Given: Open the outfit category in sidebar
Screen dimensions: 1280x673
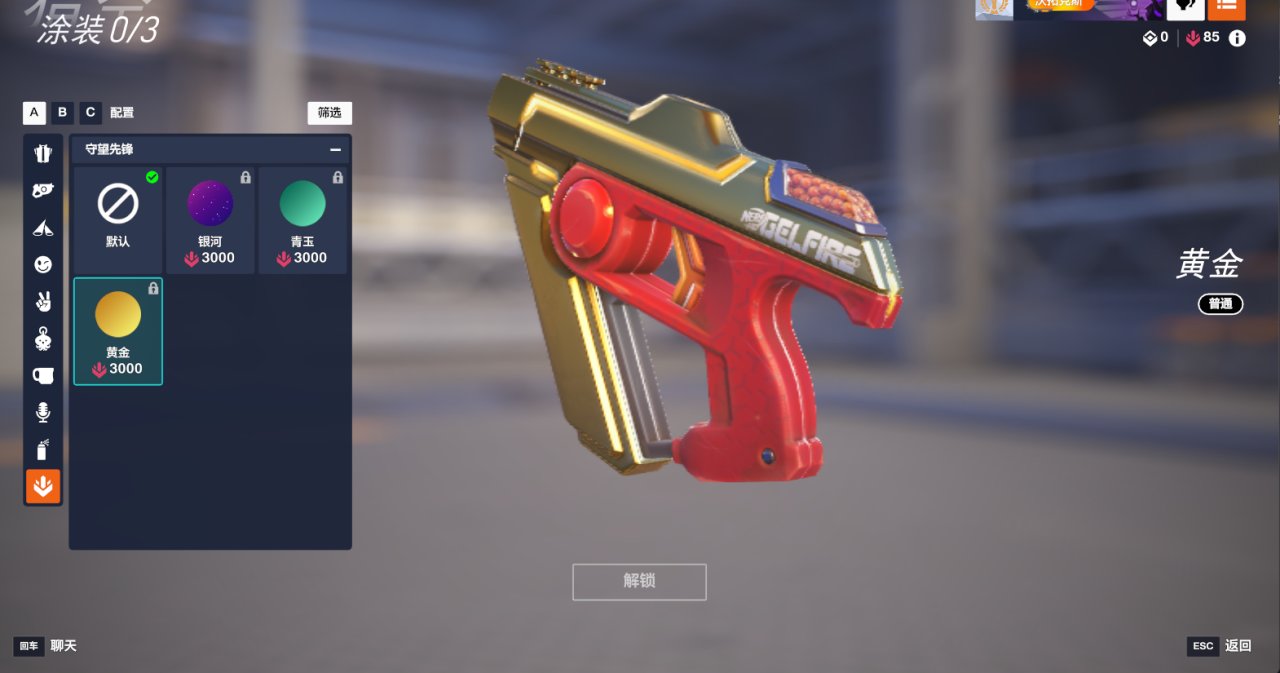Looking at the screenshot, I should pyautogui.click(x=43, y=154).
